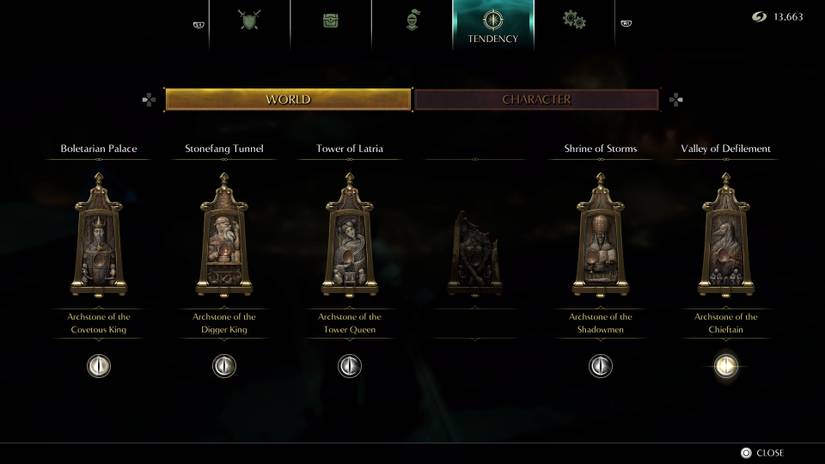Image resolution: width=825 pixels, height=464 pixels.
Task: Click the tendency orb under Shadowmen
Action: tap(600, 365)
